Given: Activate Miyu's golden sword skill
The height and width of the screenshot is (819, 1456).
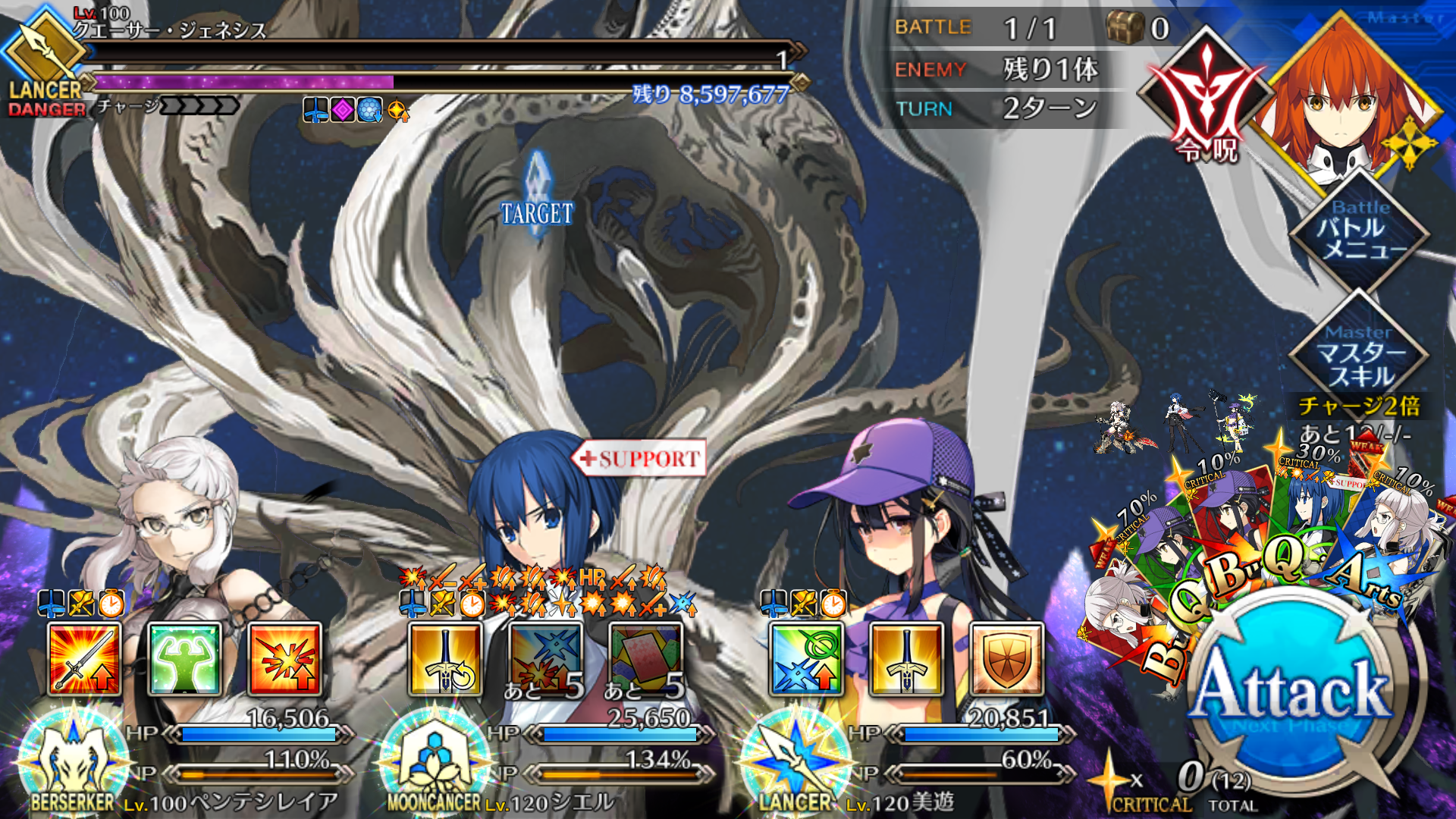Looking at the screenshot, I should click(906, 659).
